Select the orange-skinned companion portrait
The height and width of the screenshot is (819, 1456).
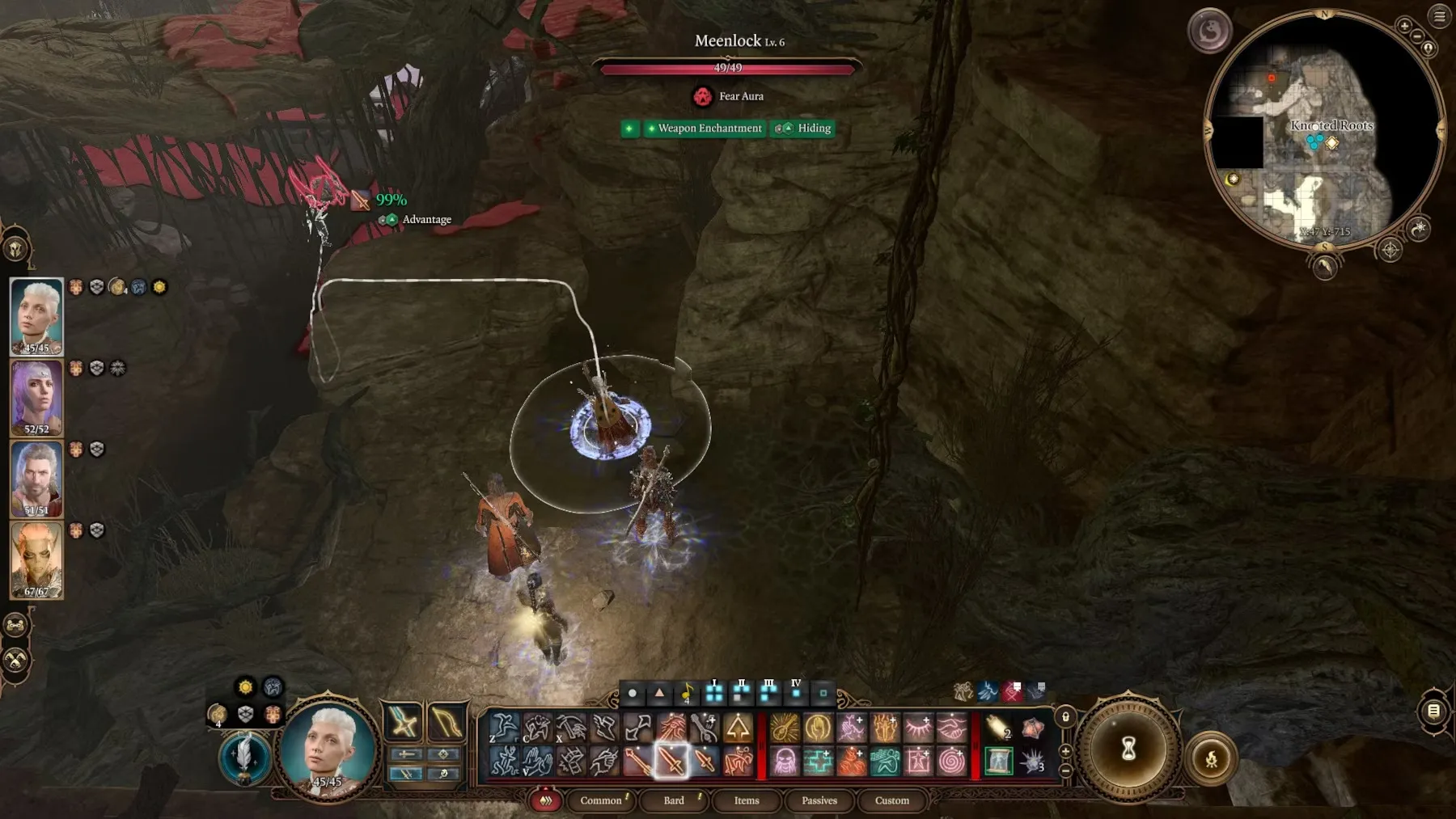[36, 558]
